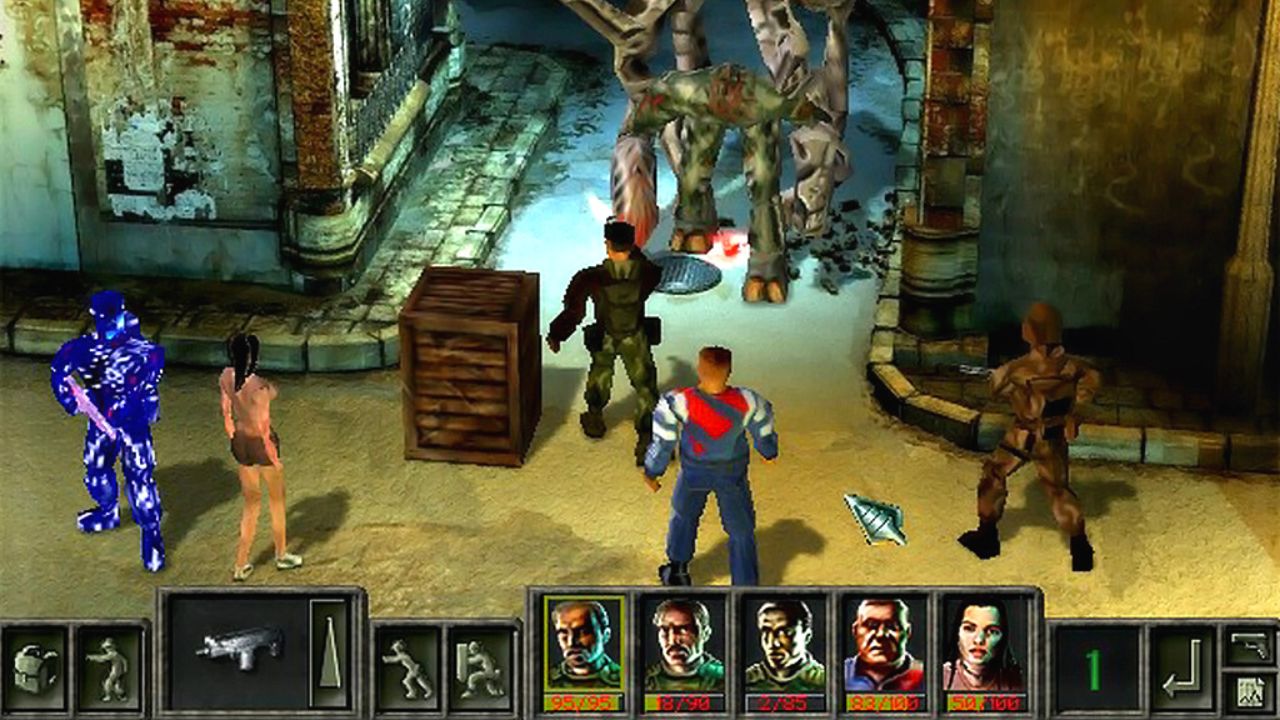The height and width of the screenshot is (720, 1280).
Task: Open the map document icon
Action: 1249,692
